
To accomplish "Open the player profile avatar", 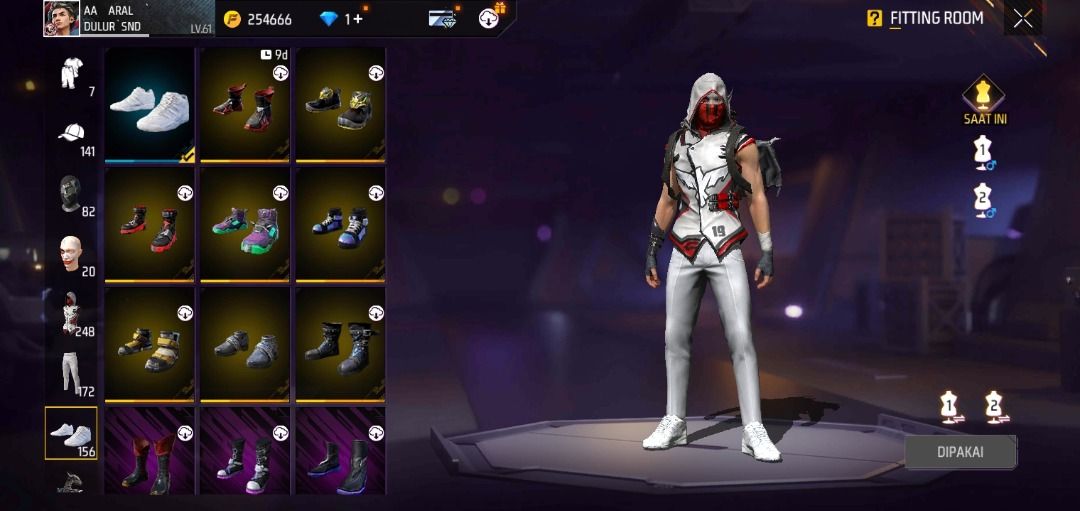I will tap(61, 18).
